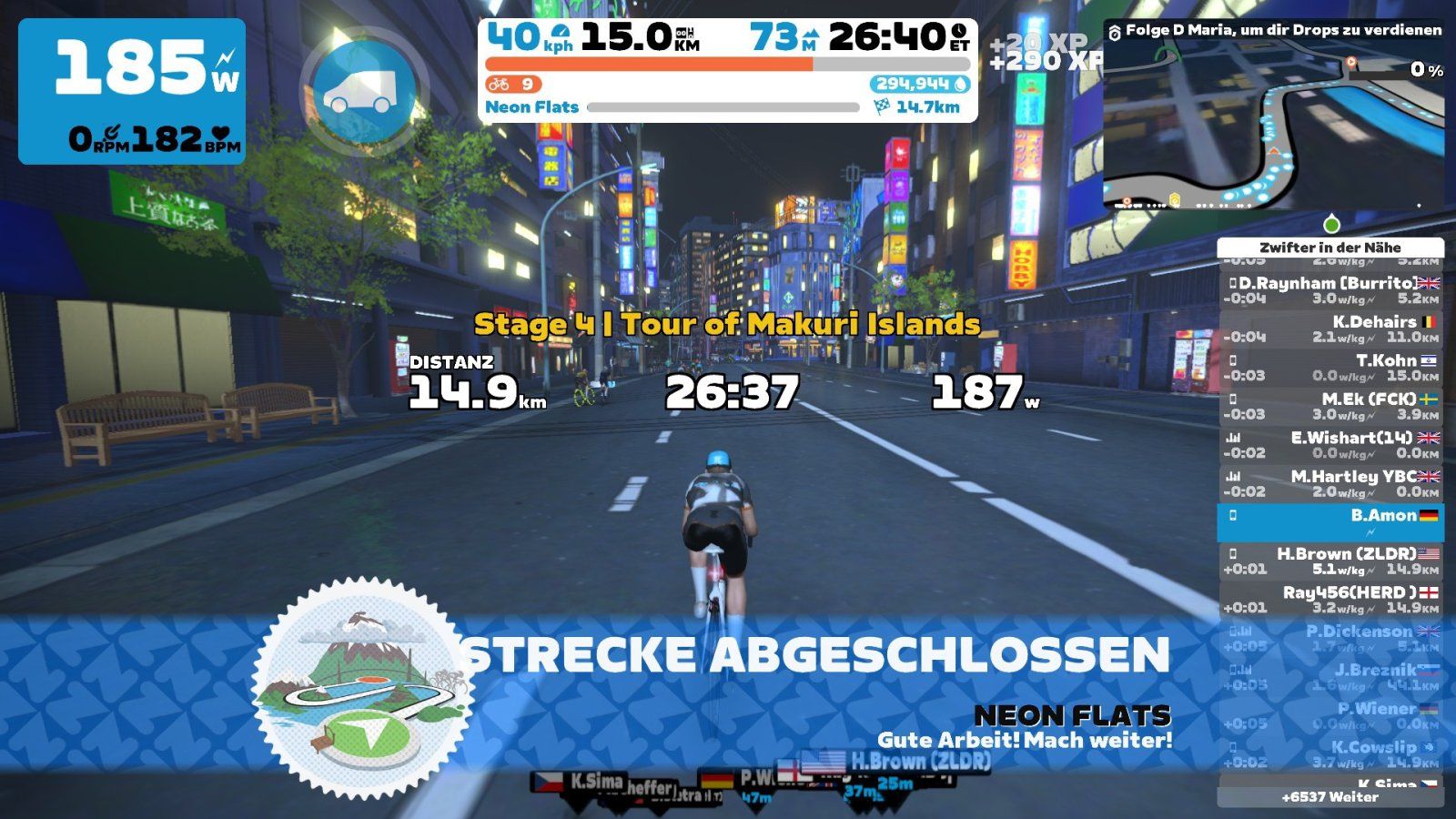Image resolution: width=1456 pixels, height=819 pixels.
Task: Pick E.Wishart(14) in the rider list
Action: click(x=1330, y=445)
